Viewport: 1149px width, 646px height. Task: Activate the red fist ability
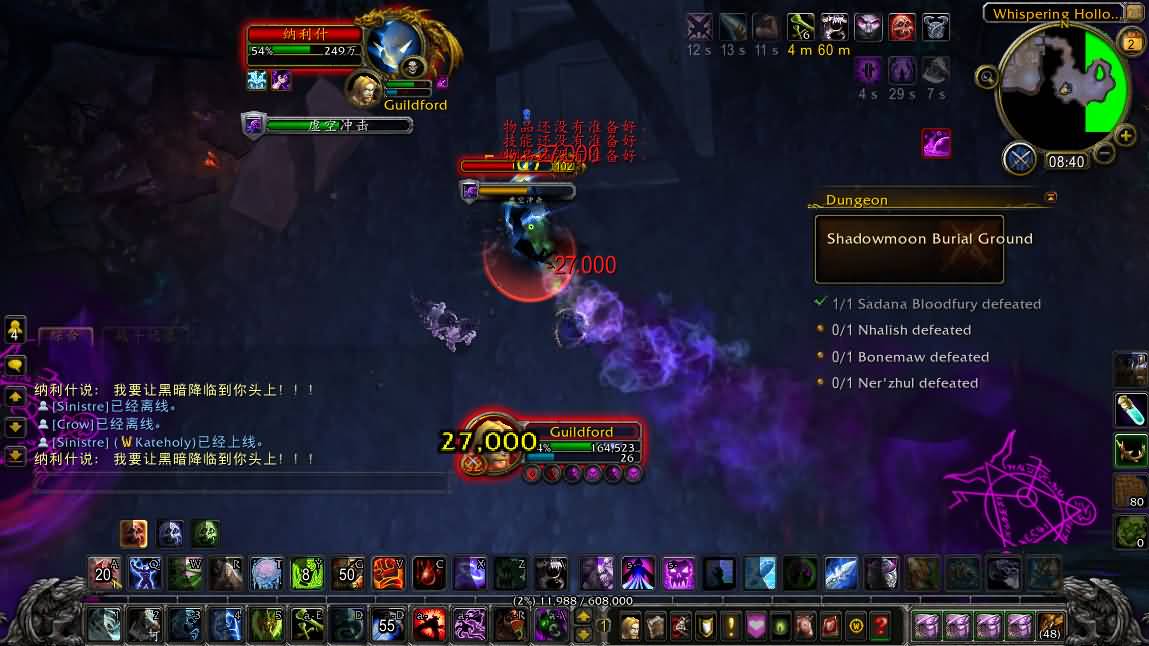click(388, 573)
